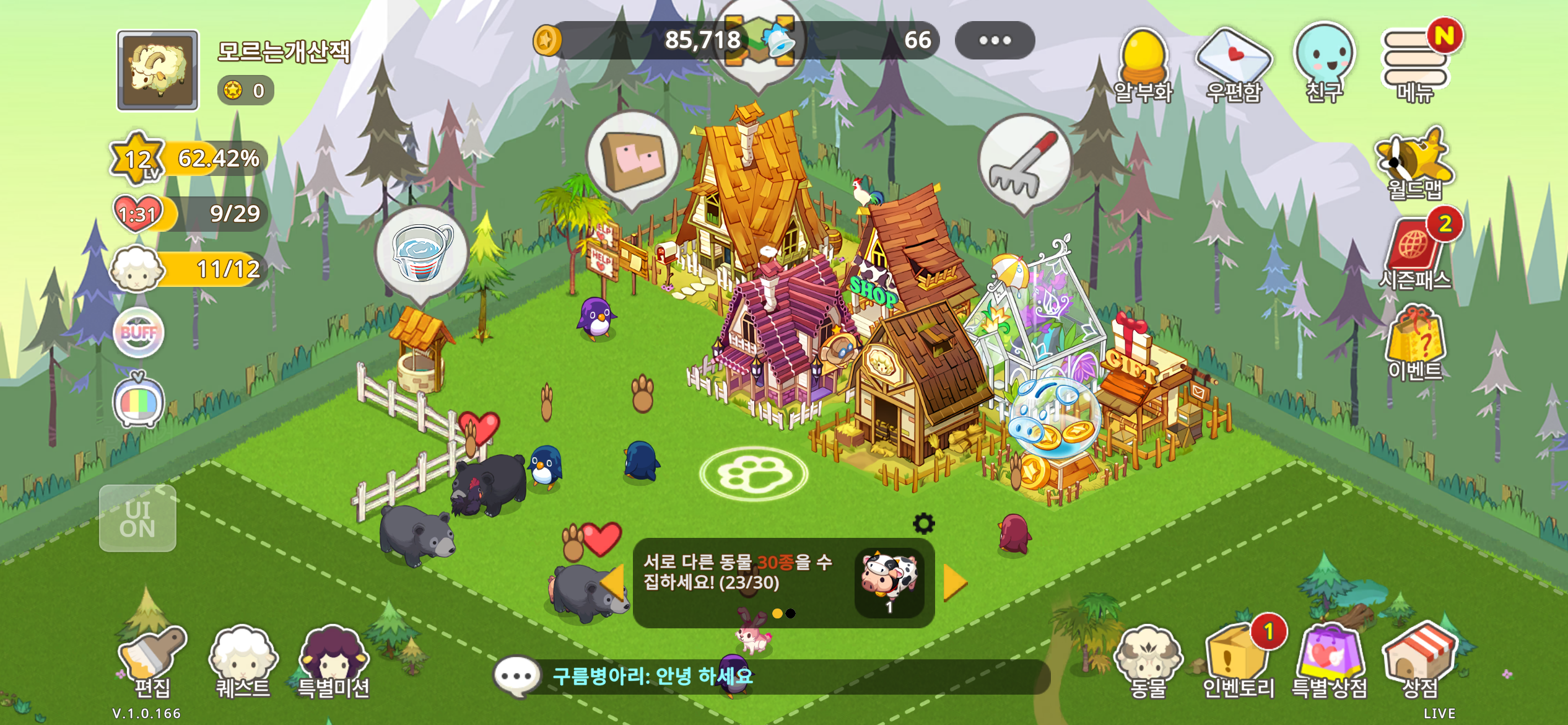Show the next quest with the right arrow
This screenshot has width=1568, height=725.
[x=954, y=583]
